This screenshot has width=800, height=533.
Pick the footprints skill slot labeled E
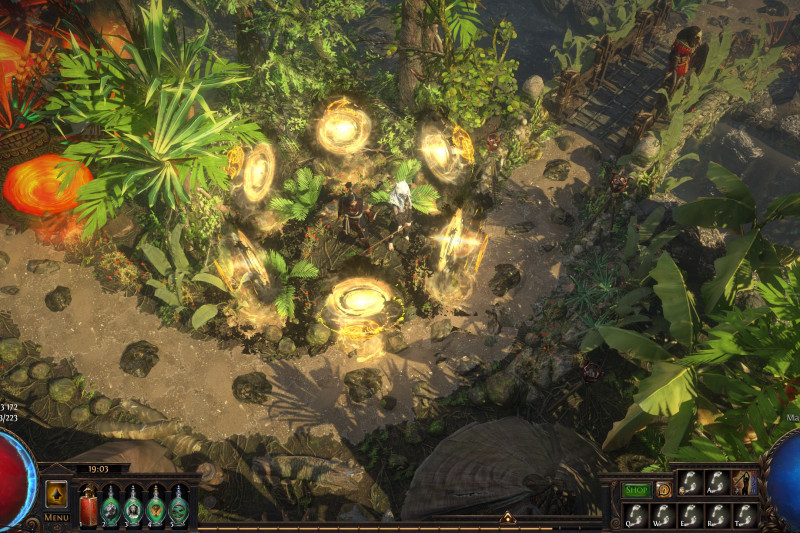690,514
